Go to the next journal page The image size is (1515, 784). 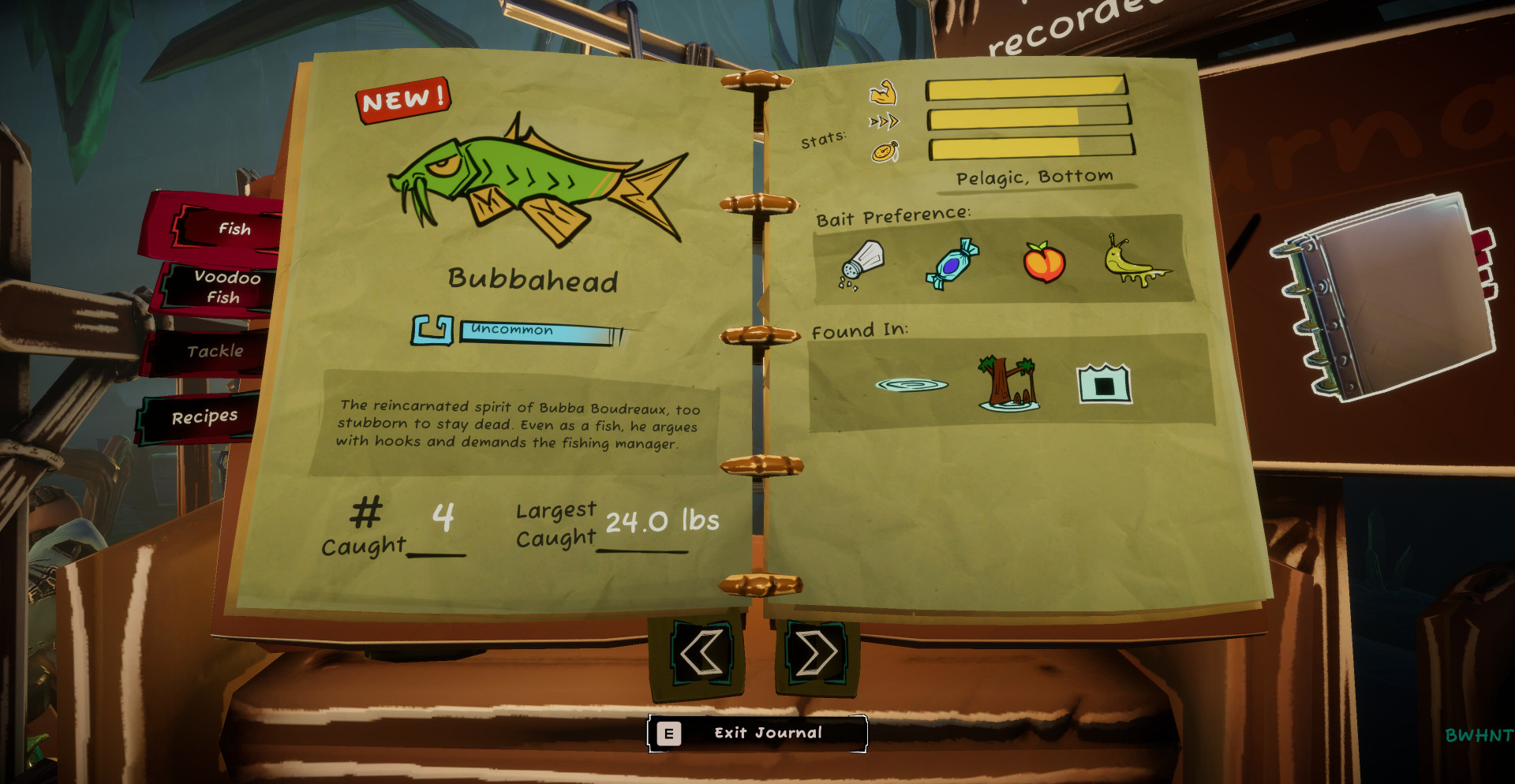pyautogui.click(x=816, y=653)
